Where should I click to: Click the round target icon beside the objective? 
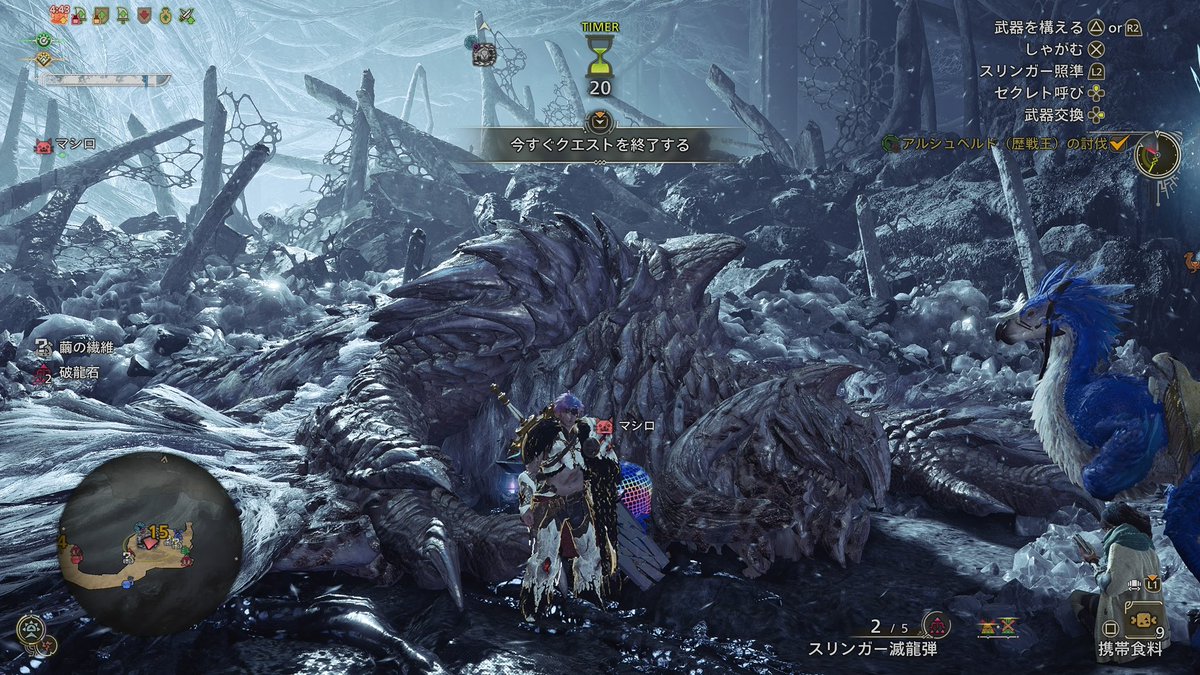1157,156
